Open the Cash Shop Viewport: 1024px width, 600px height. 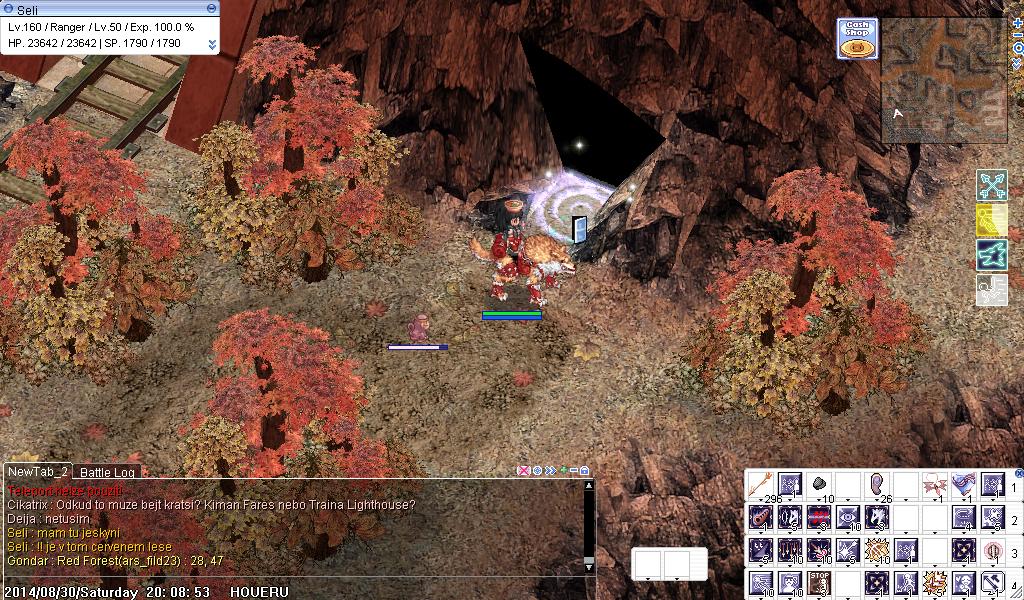tap(857, 38)
